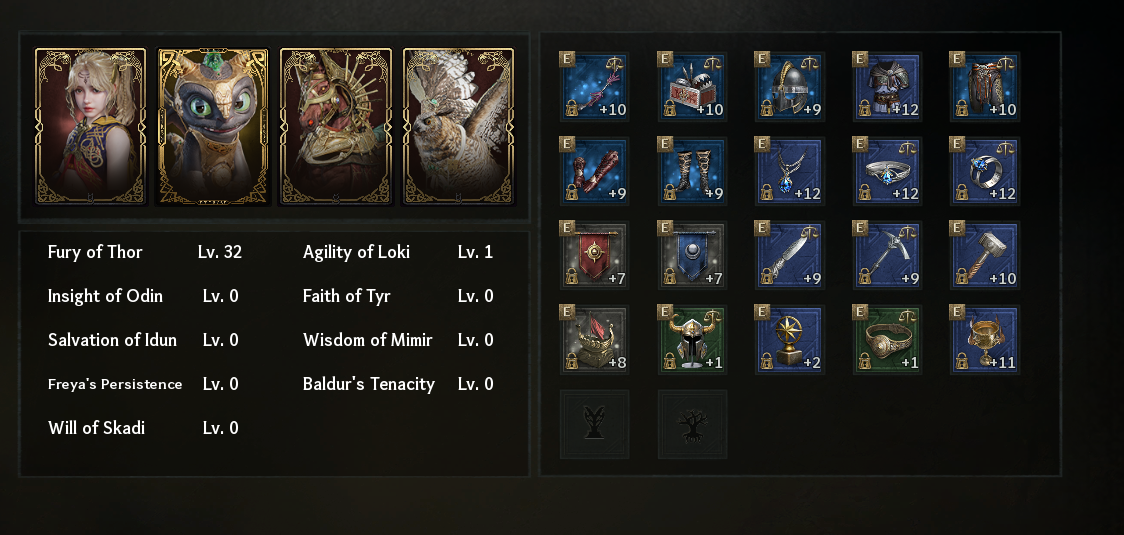View the +12 chest armor slot
Screen dimensions: 1124x535
click(x=887, y=87)
